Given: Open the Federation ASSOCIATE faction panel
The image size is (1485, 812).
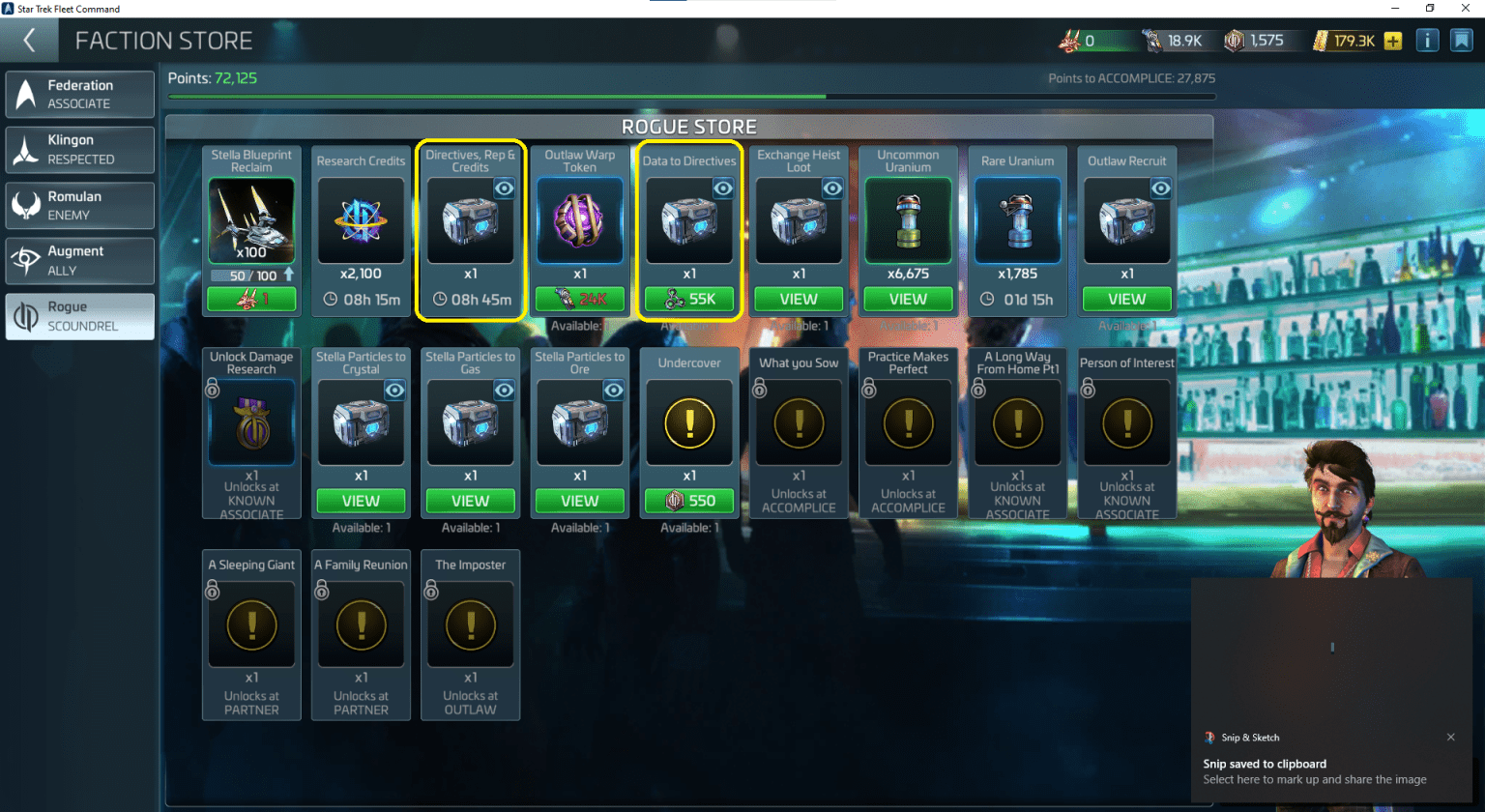Looking at the screenshot, I should point(79,94).
